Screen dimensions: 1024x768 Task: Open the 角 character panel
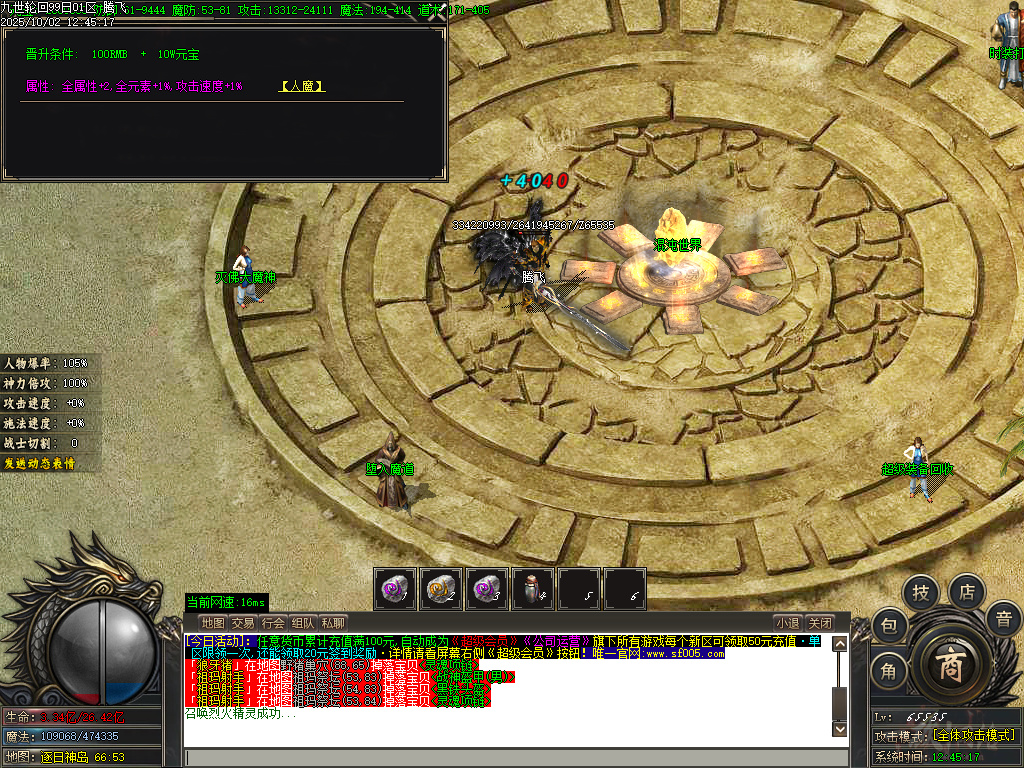pos(888,671)
